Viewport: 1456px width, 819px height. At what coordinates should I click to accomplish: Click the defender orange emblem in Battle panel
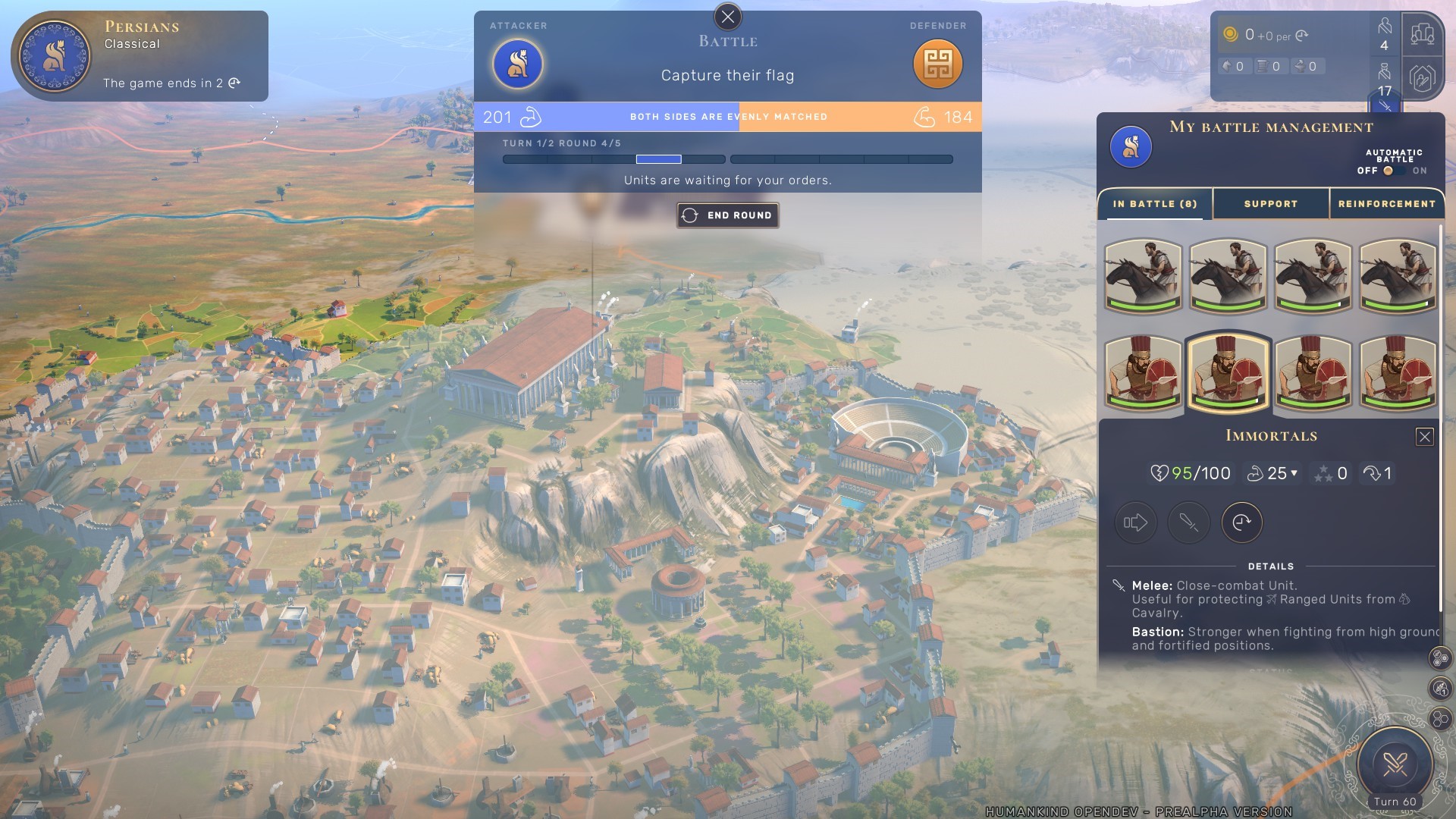[x=937, y=64]
